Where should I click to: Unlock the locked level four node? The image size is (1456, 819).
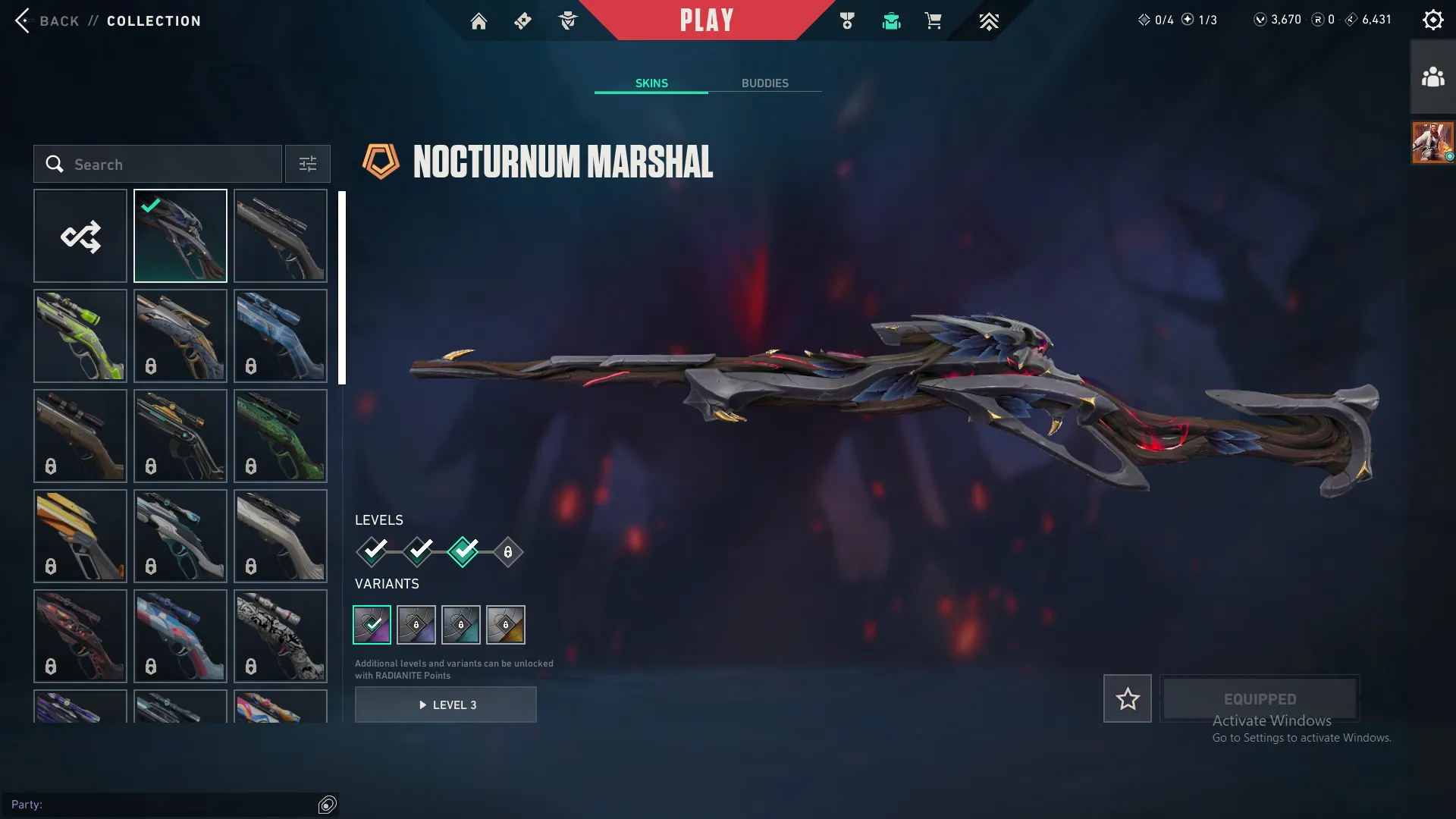[507, 552]
